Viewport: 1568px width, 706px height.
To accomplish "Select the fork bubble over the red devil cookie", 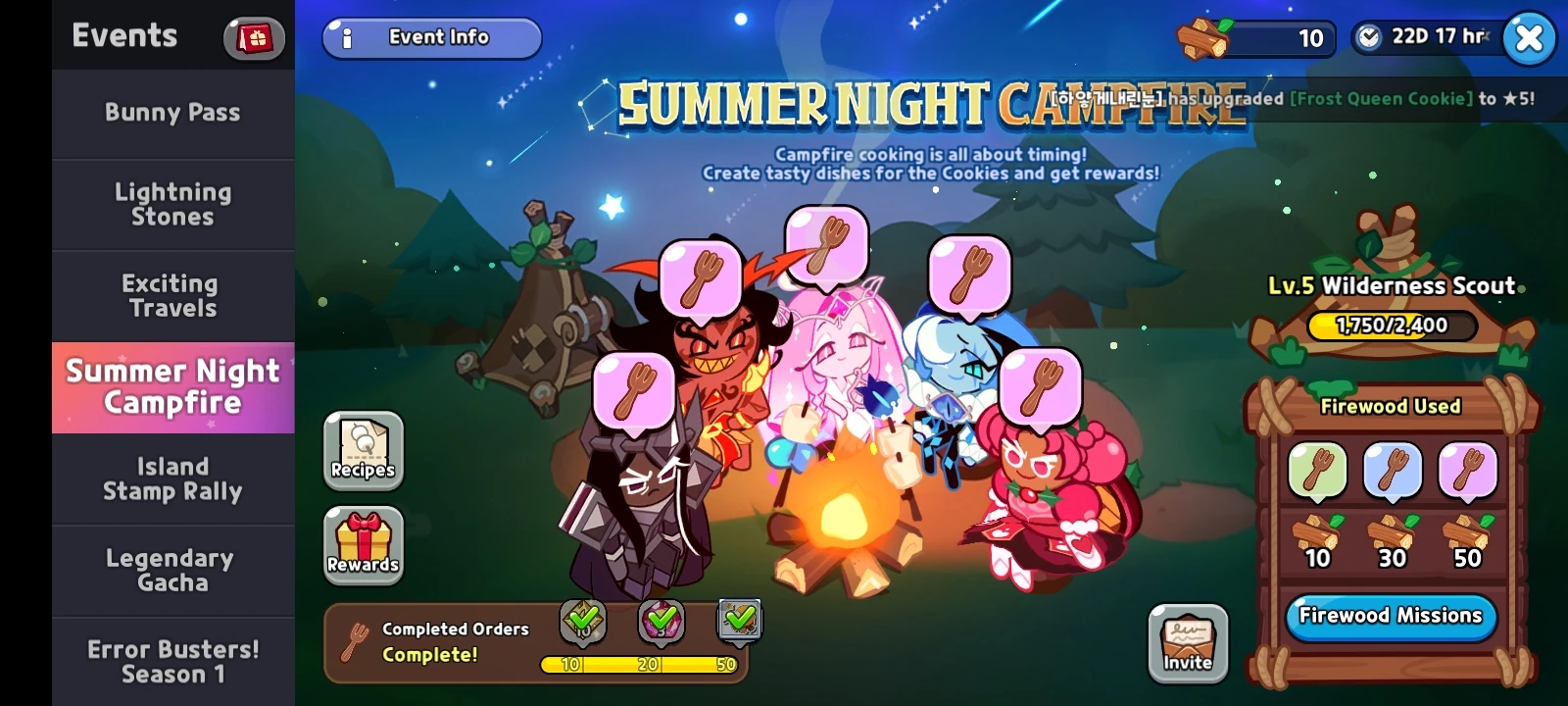I will [700, 281].
